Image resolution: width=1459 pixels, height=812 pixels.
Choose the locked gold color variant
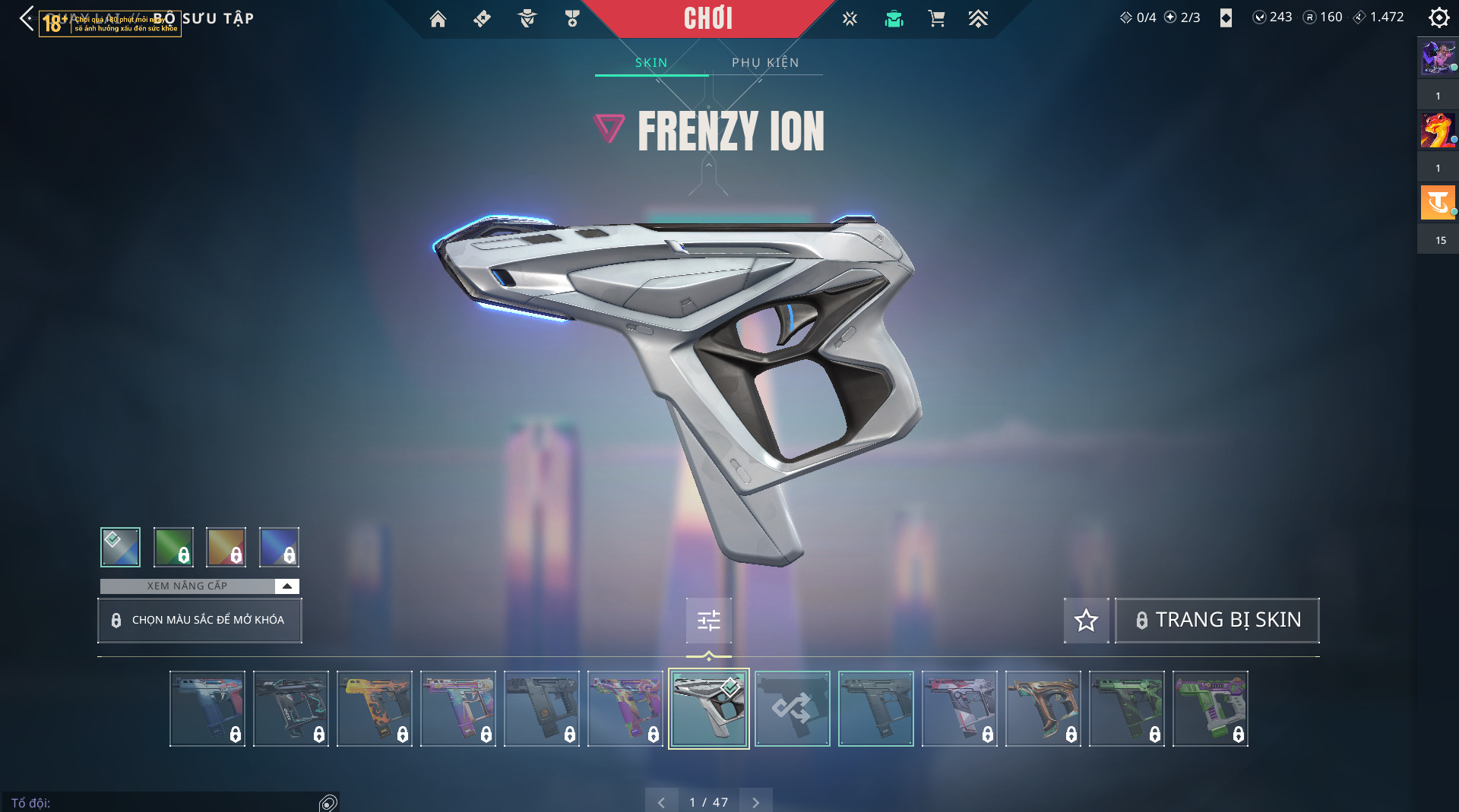[226, 547]
